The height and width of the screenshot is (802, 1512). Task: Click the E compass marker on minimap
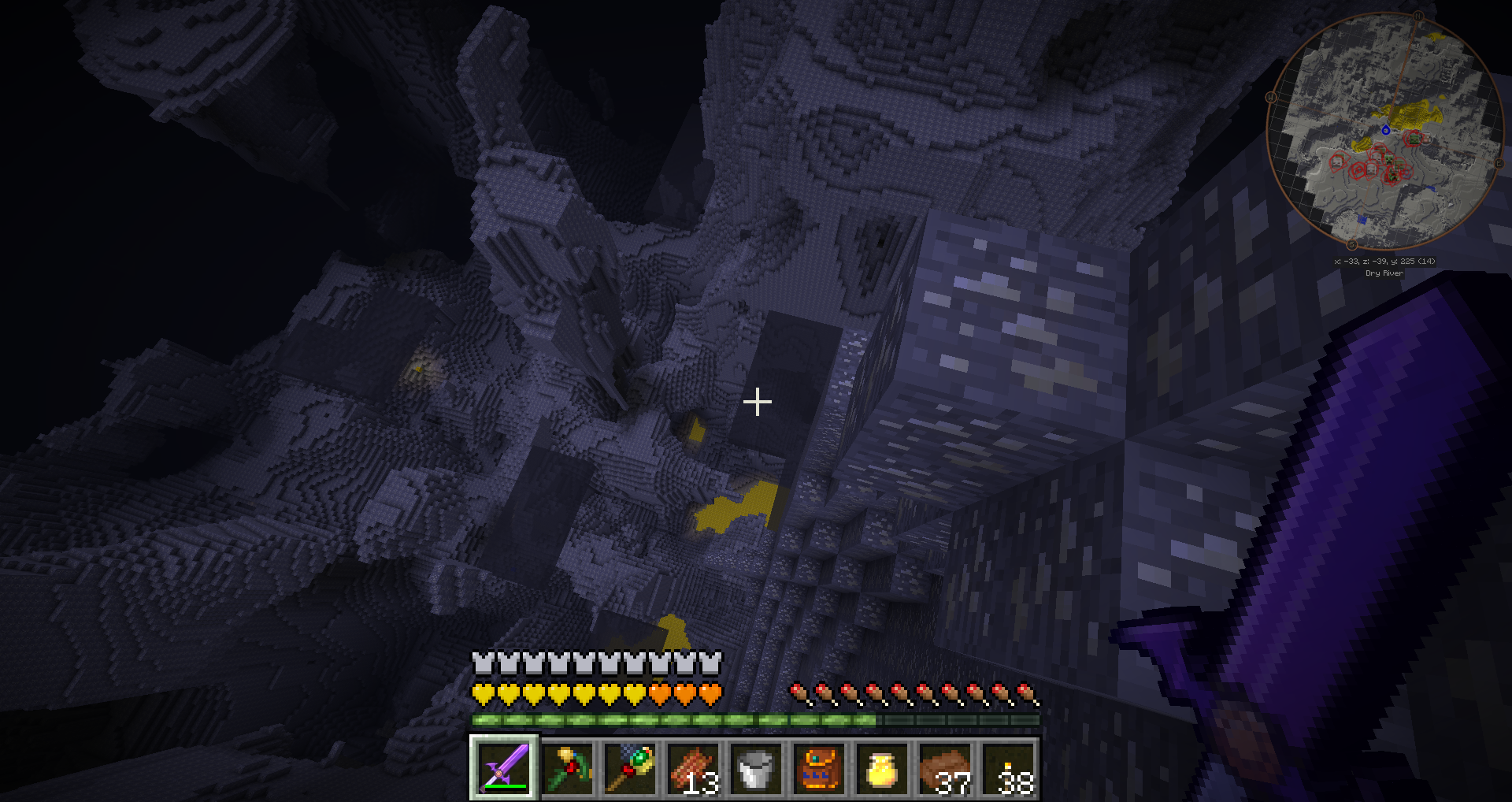pos(1499,163)
